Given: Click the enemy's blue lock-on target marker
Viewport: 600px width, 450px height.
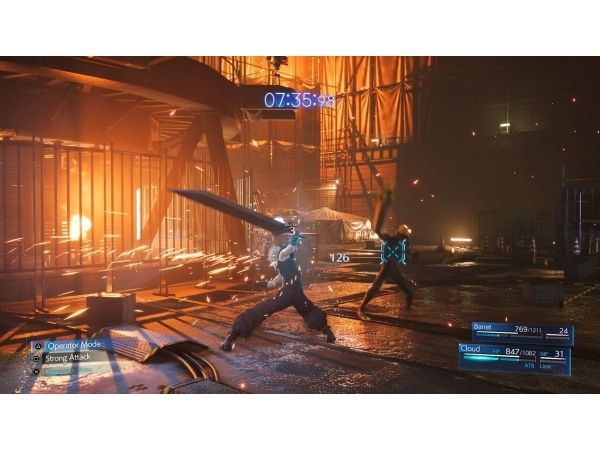Looking at the screenshot, I should coord(393,251).
